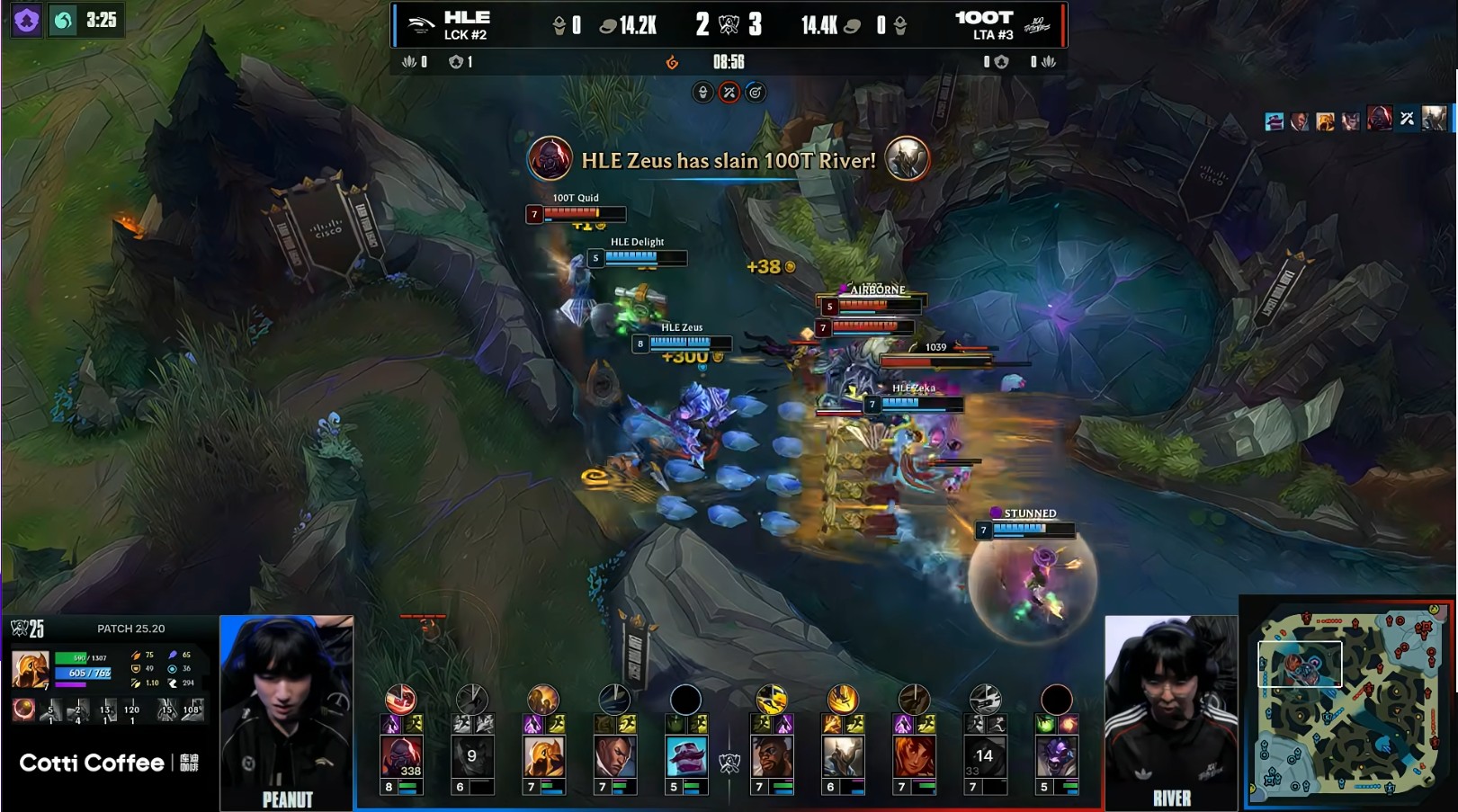Click the gold-armored champion portrait in stats panel
The image size is (1458, 812).
30,670
